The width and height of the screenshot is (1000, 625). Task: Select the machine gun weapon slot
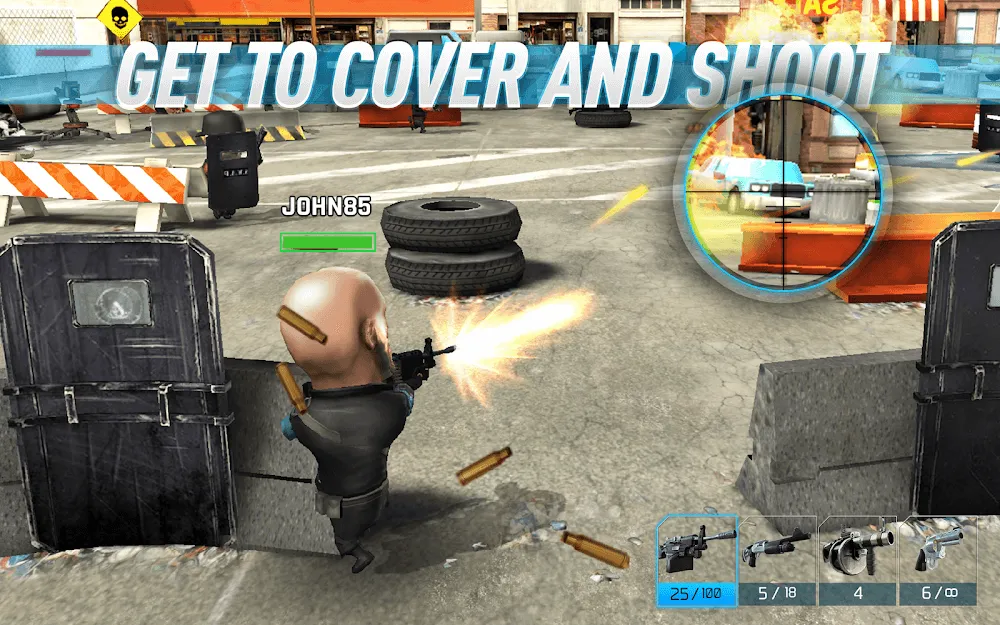coord(697,560)
